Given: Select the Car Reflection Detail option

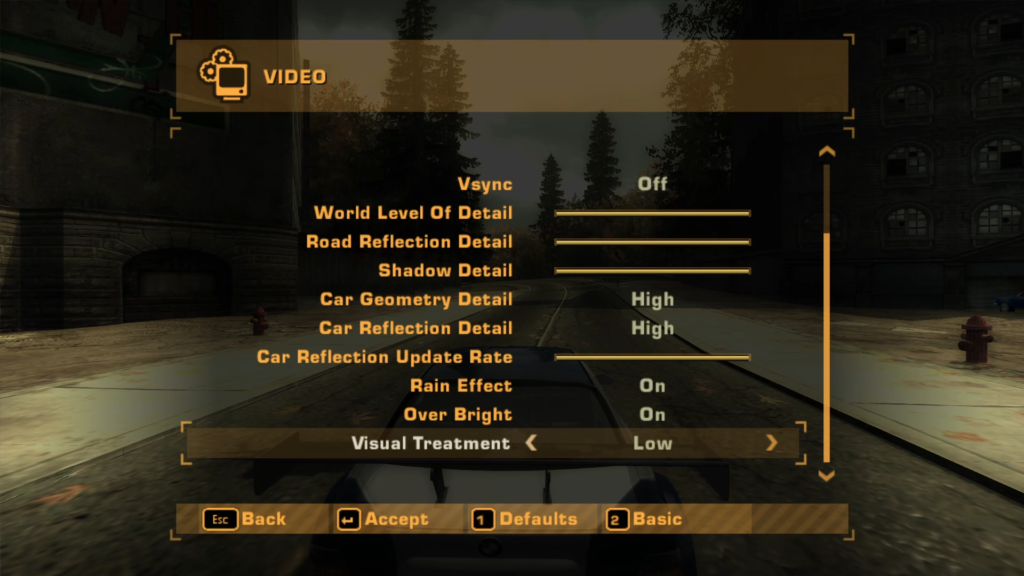Looking at the screenshot, I should pos(652,328).
